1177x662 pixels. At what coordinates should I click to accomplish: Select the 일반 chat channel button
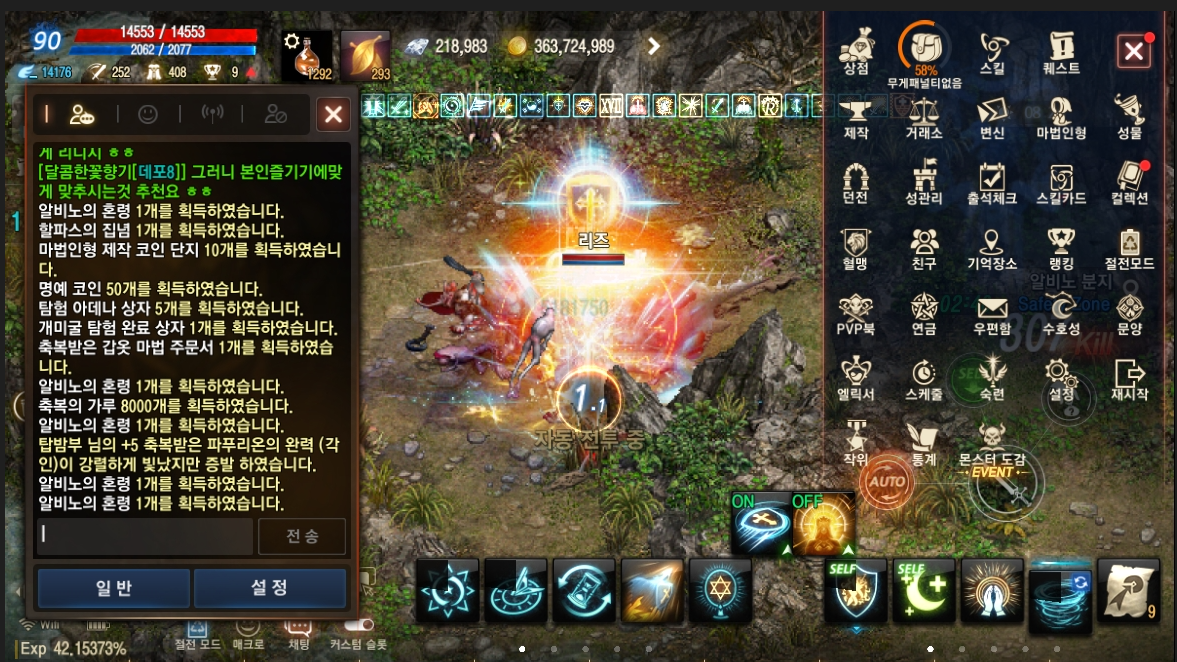click(113, 588)
